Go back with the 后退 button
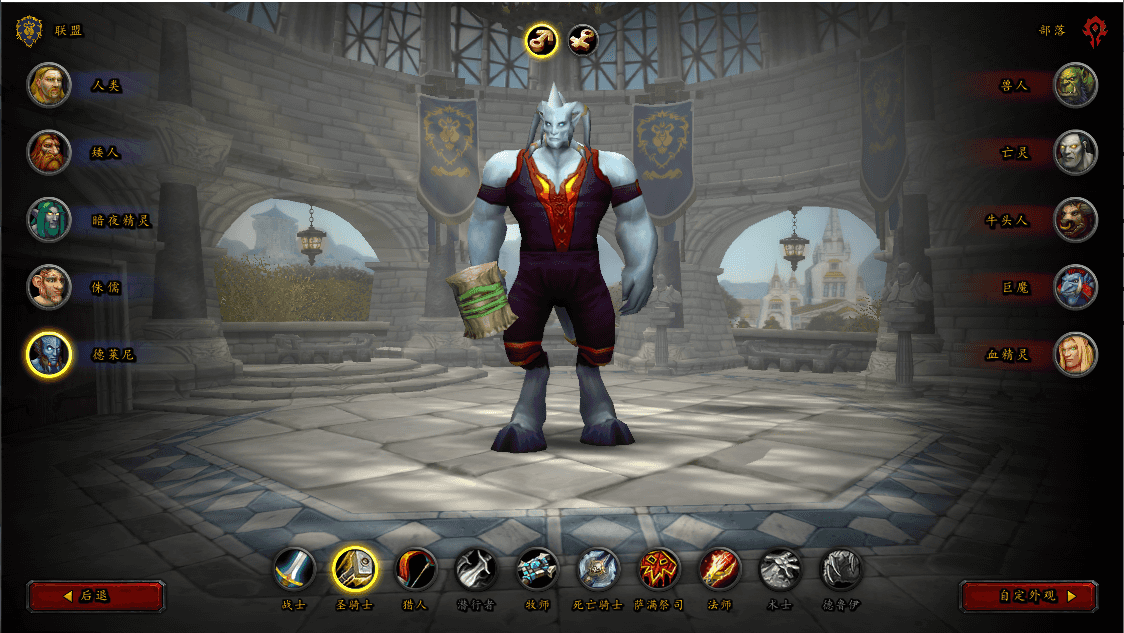 95,596
